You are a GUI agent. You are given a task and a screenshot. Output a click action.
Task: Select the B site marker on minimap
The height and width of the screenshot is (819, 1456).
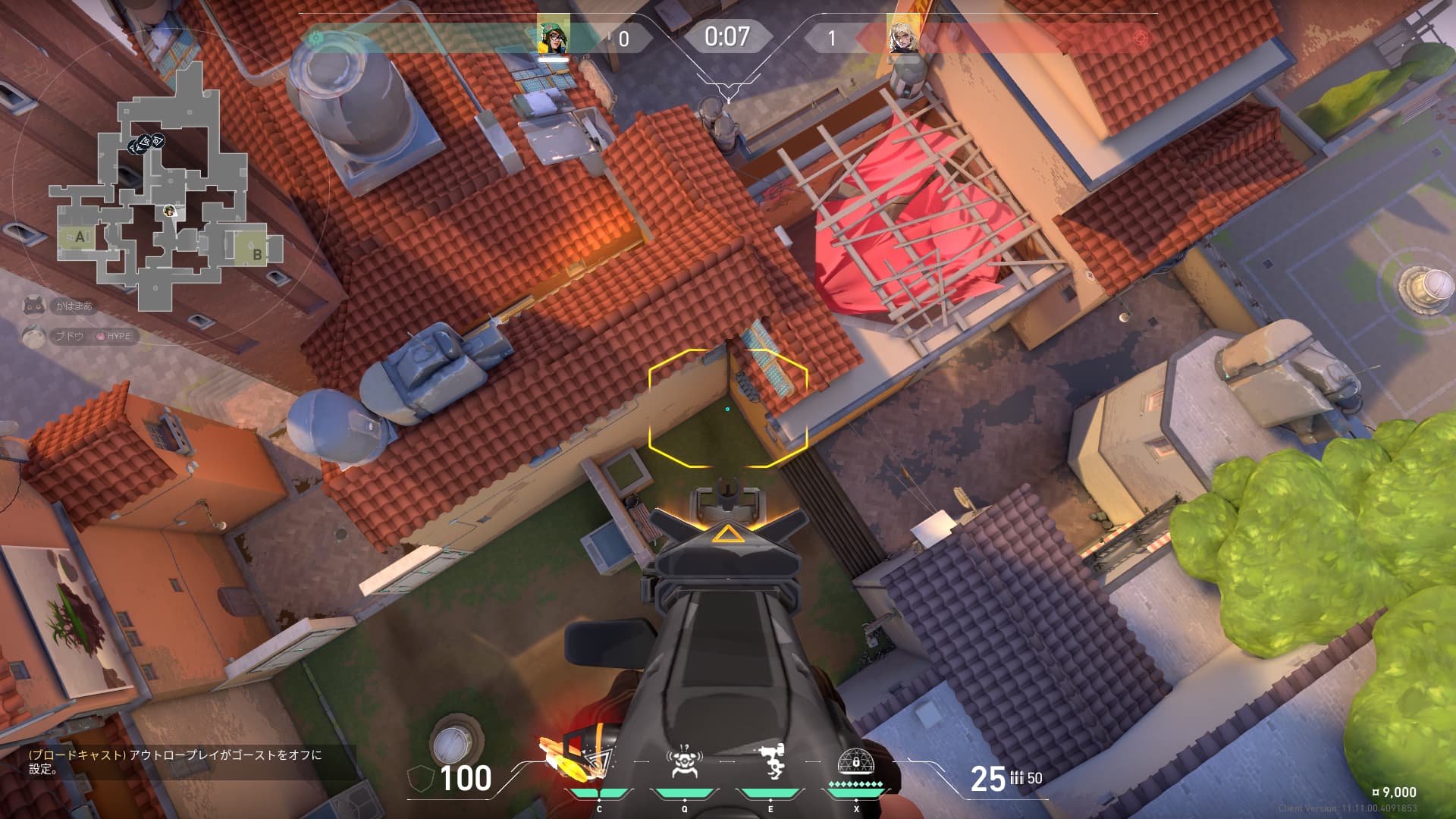click(257, 254)
